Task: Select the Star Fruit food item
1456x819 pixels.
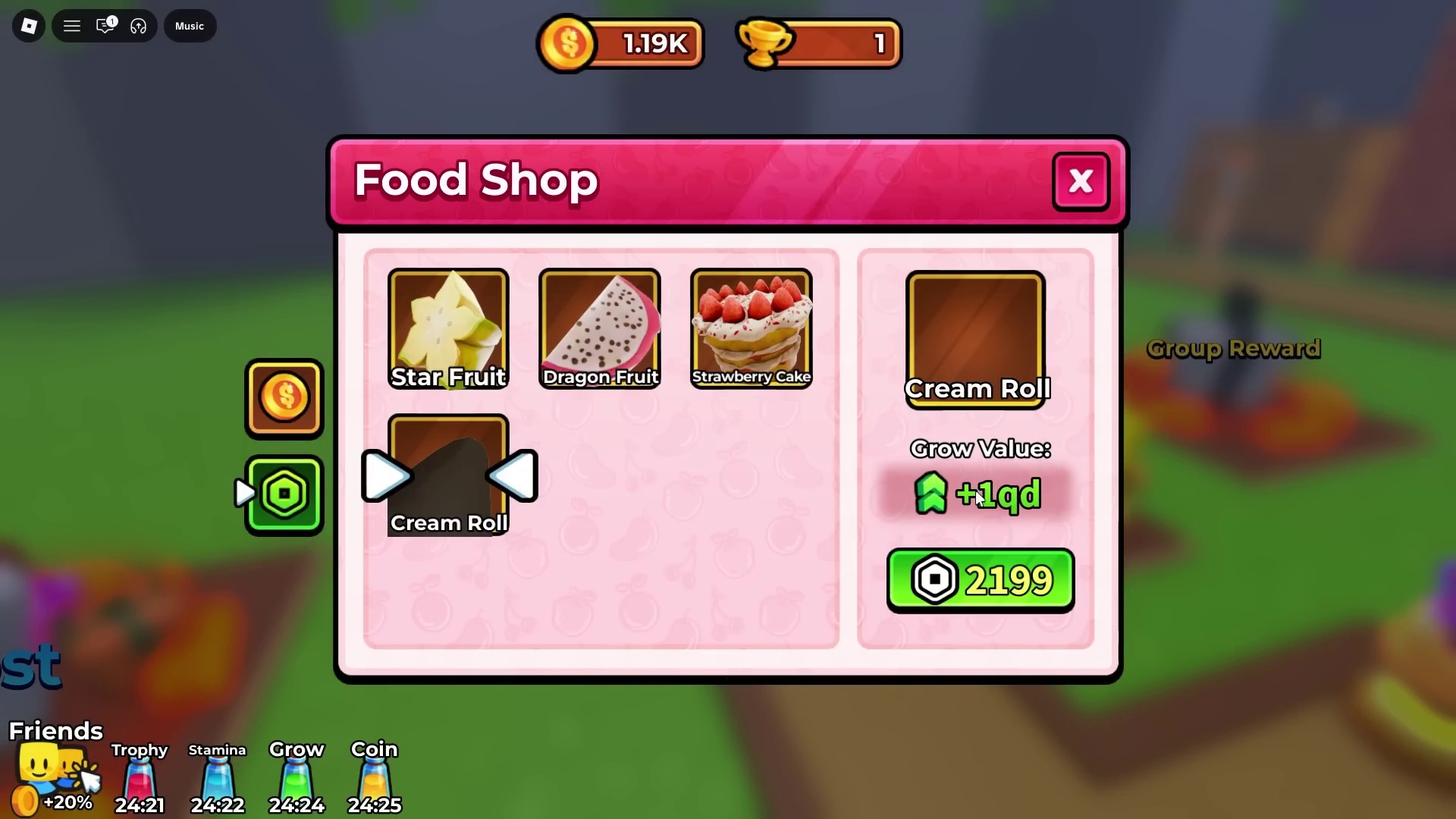Action: point(447,326)
